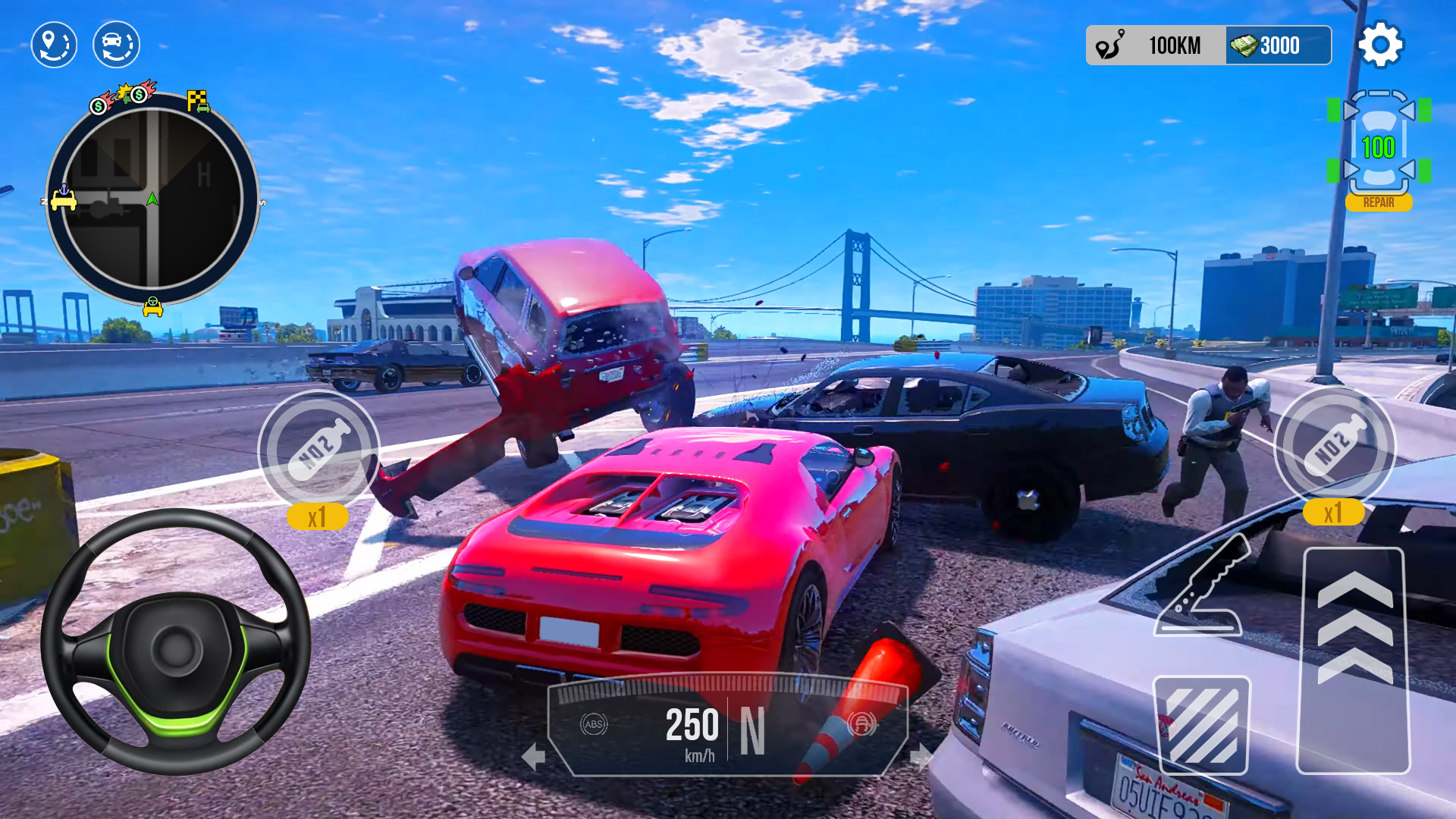Tap the map location pin icon
The image size is (1456, 819).
tap(54, 45)
